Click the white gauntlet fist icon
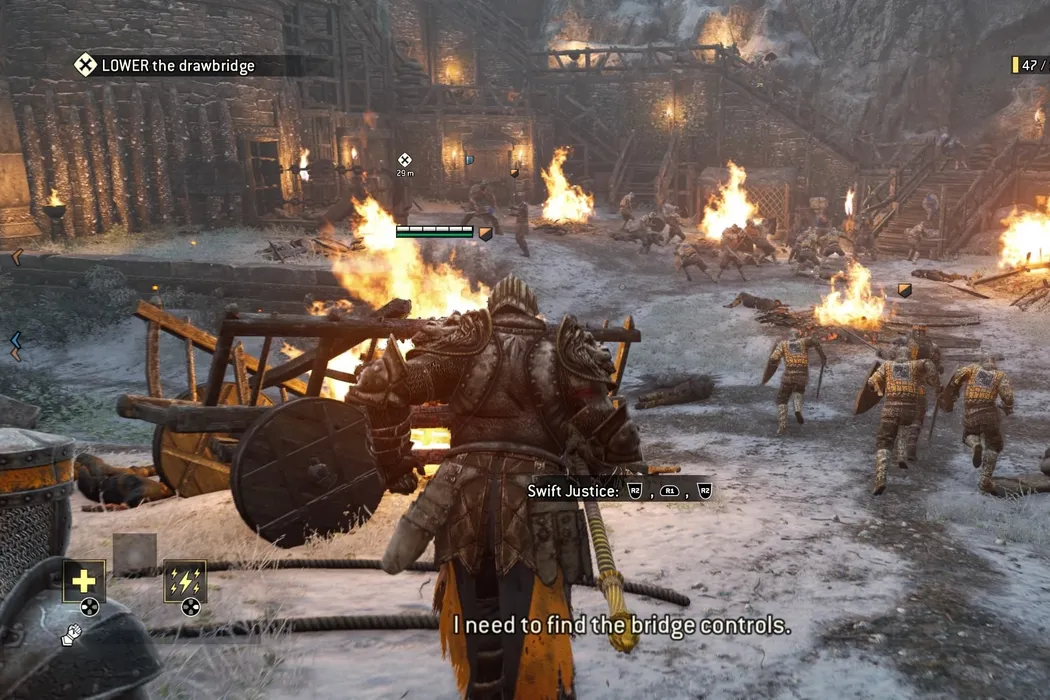Screen dimensions: 1050x700 point(70,633)
